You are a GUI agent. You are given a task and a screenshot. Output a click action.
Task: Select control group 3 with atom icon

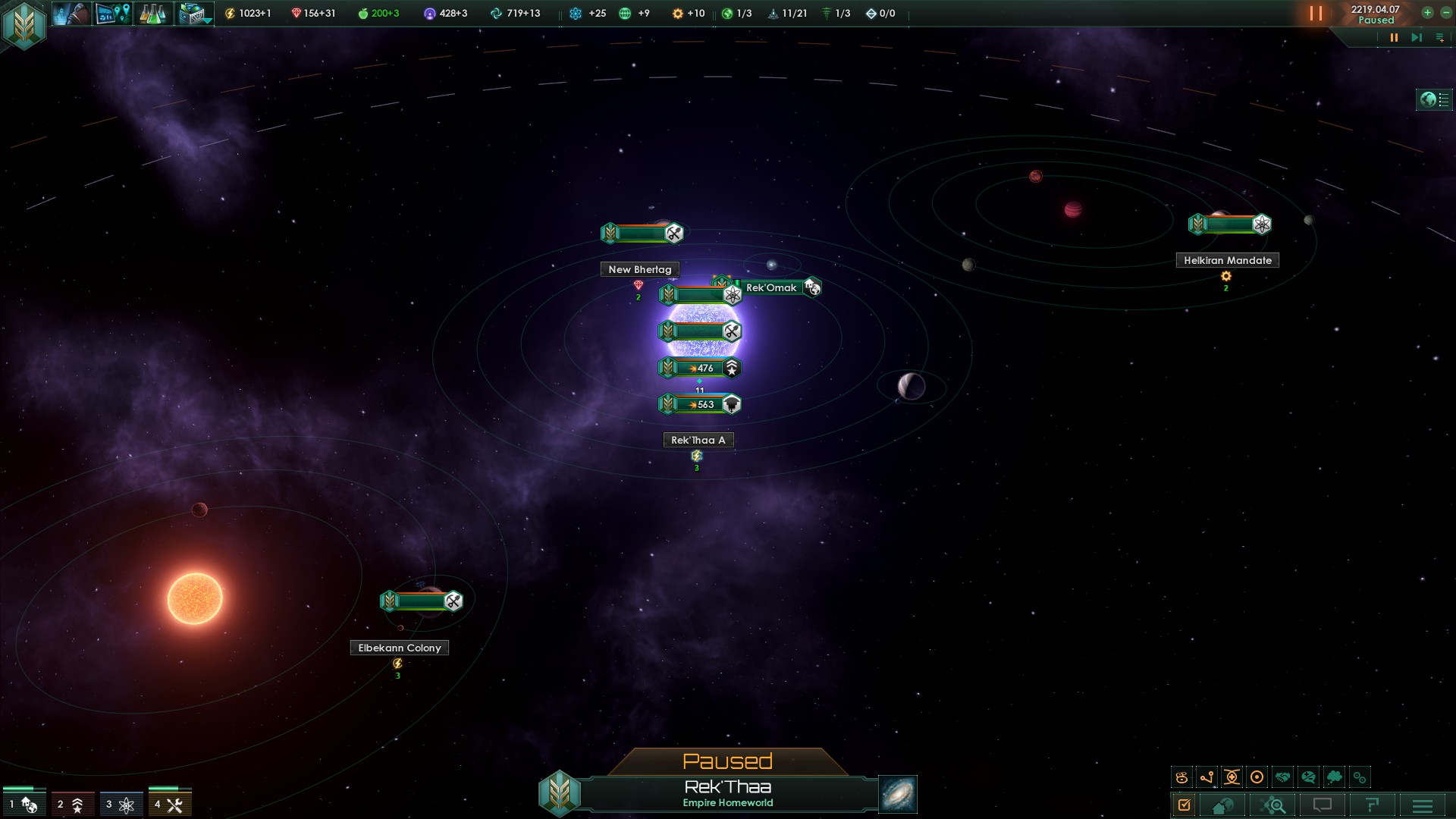[121, 805]
